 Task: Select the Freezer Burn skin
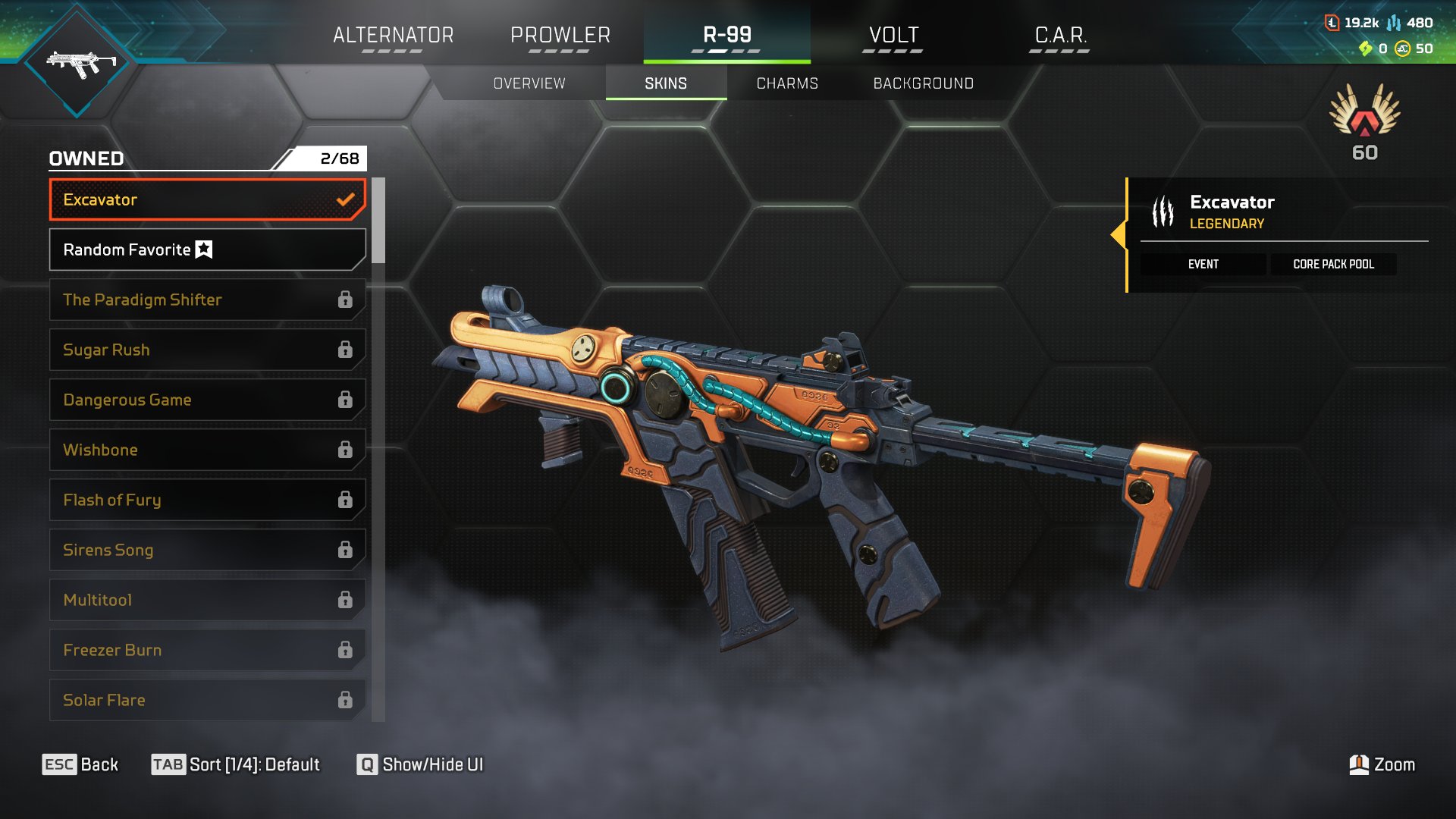[x=207, y=650]
